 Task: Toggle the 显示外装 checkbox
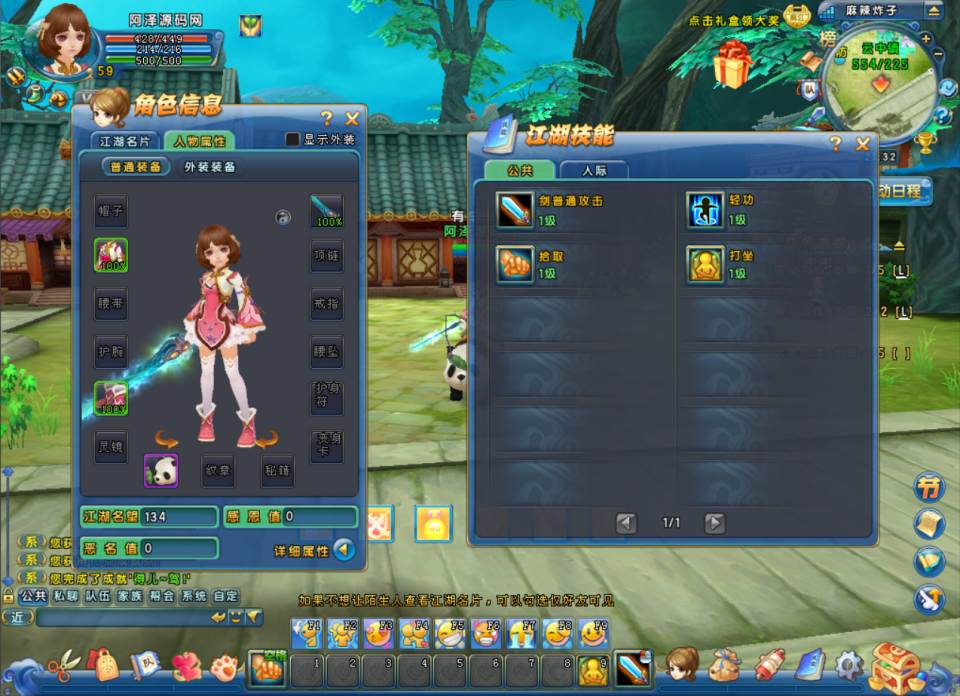(x=293, y=140)
